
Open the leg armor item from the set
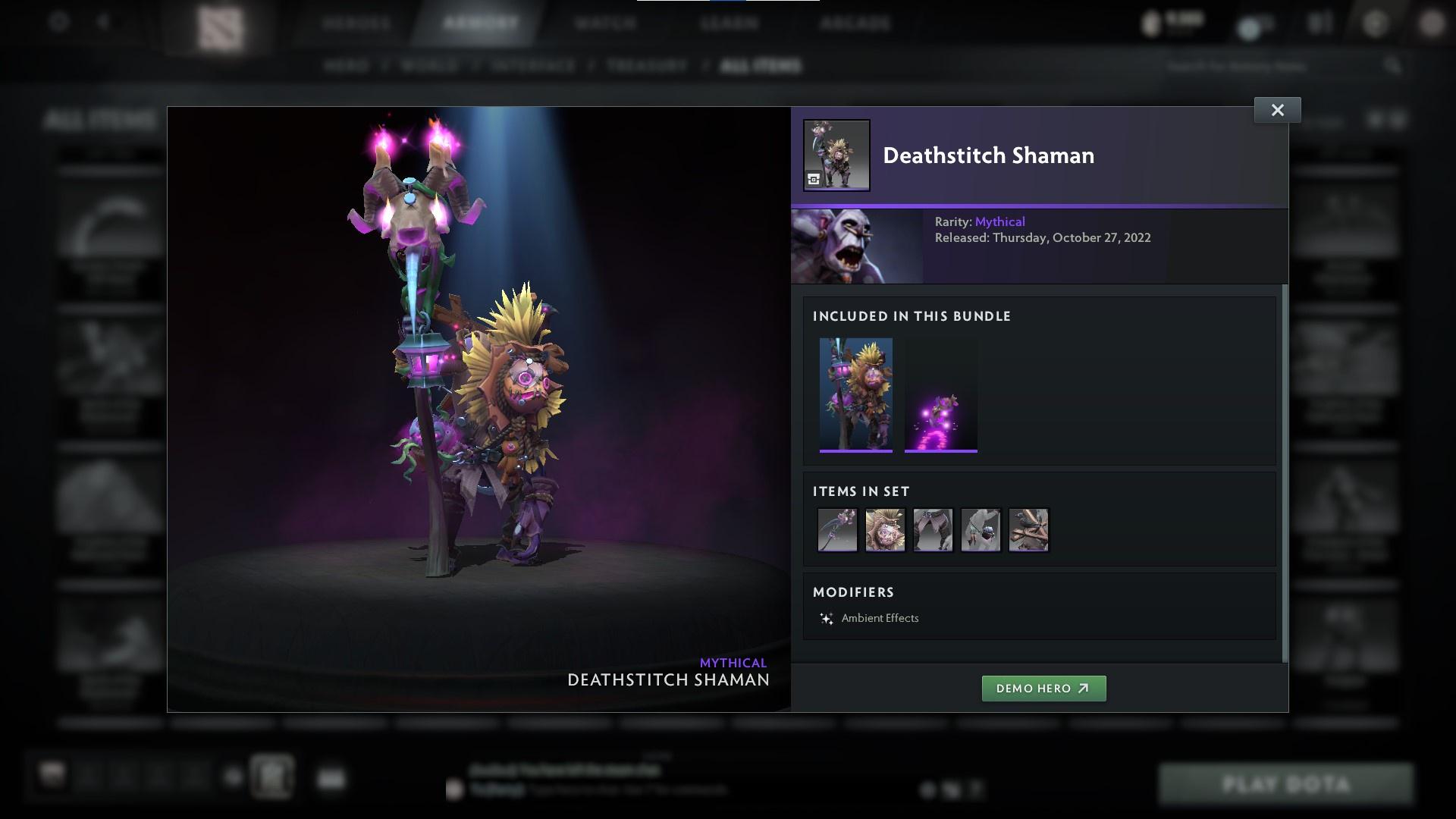[933, 530]
